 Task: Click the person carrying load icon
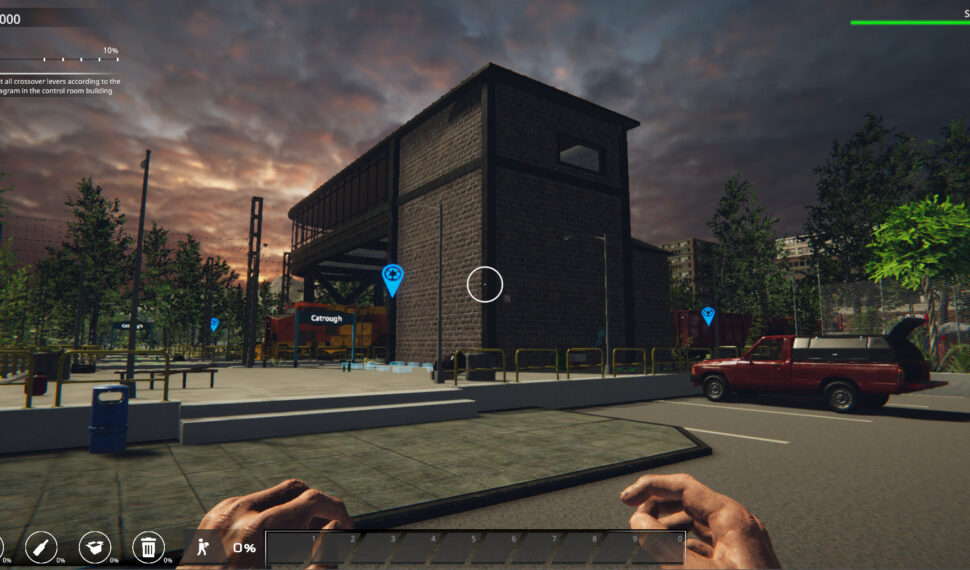pos(203,546)
